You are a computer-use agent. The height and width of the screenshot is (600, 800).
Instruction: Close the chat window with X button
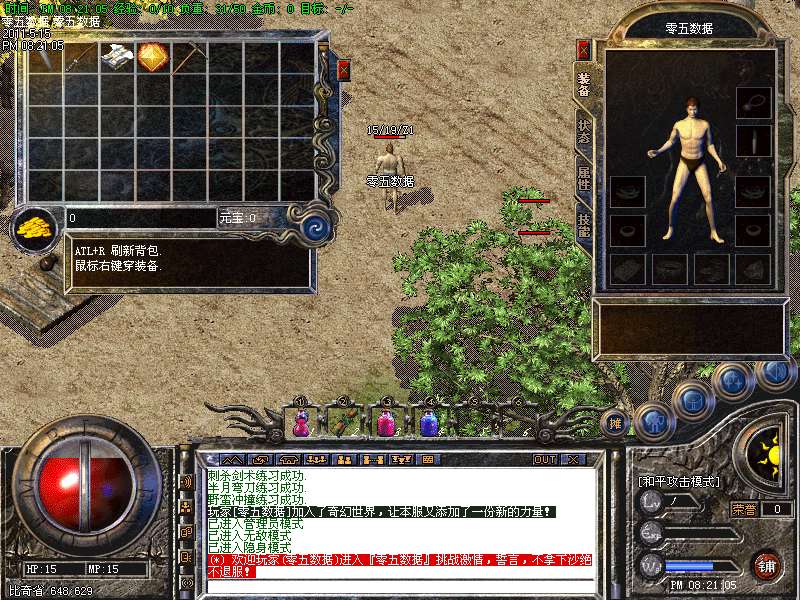573,460
